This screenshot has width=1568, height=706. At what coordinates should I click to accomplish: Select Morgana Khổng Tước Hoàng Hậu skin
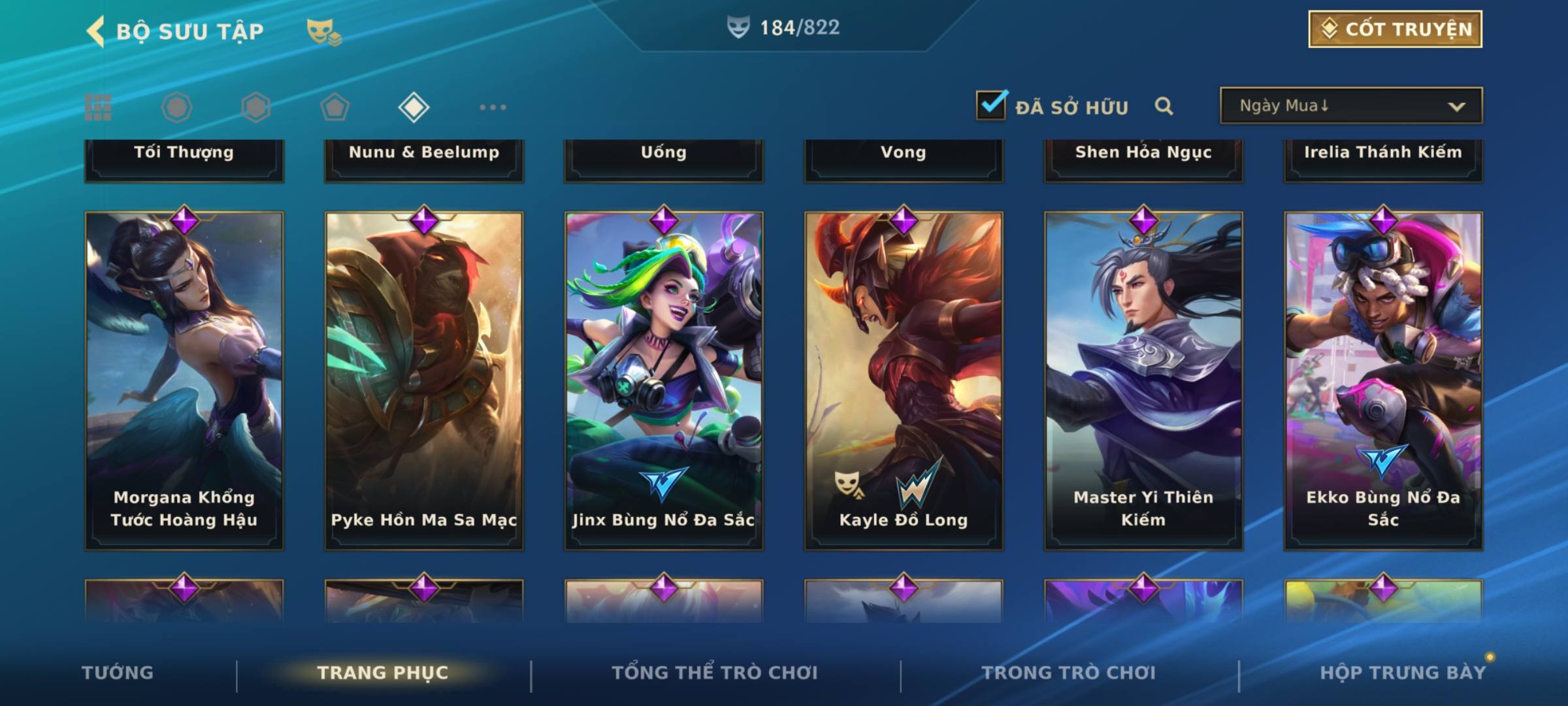point(184,380)
